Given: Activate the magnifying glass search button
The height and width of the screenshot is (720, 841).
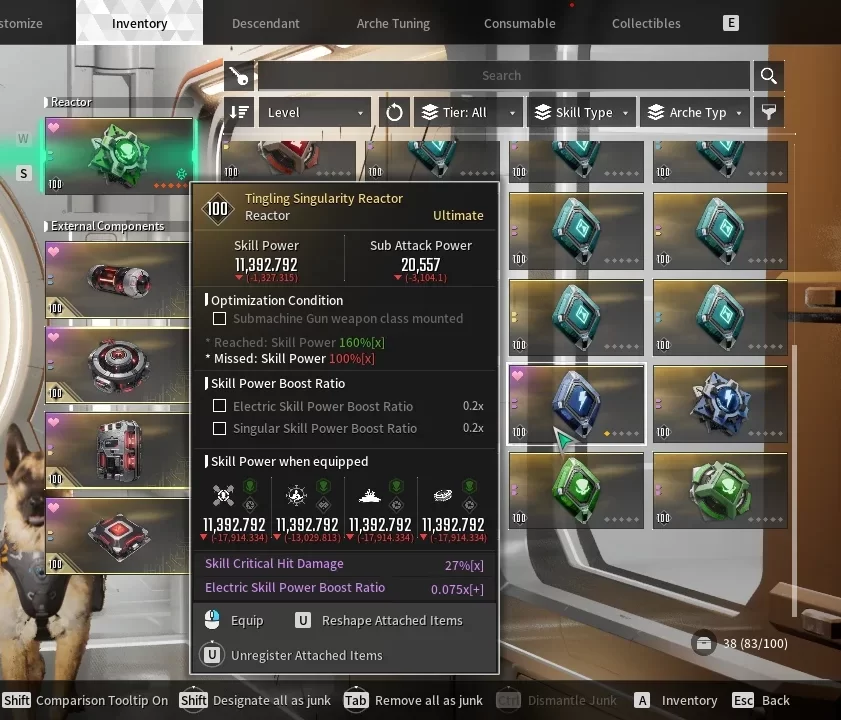Looking at the screenshot, I should point(768,75).
